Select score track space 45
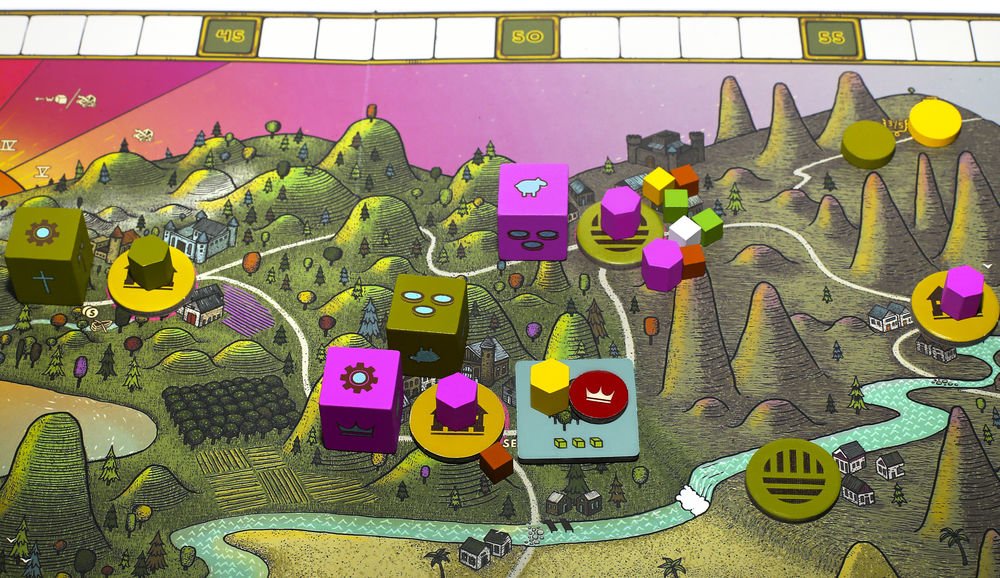The height and width of the screenshot is (578, 1000). tap(228, 39)
